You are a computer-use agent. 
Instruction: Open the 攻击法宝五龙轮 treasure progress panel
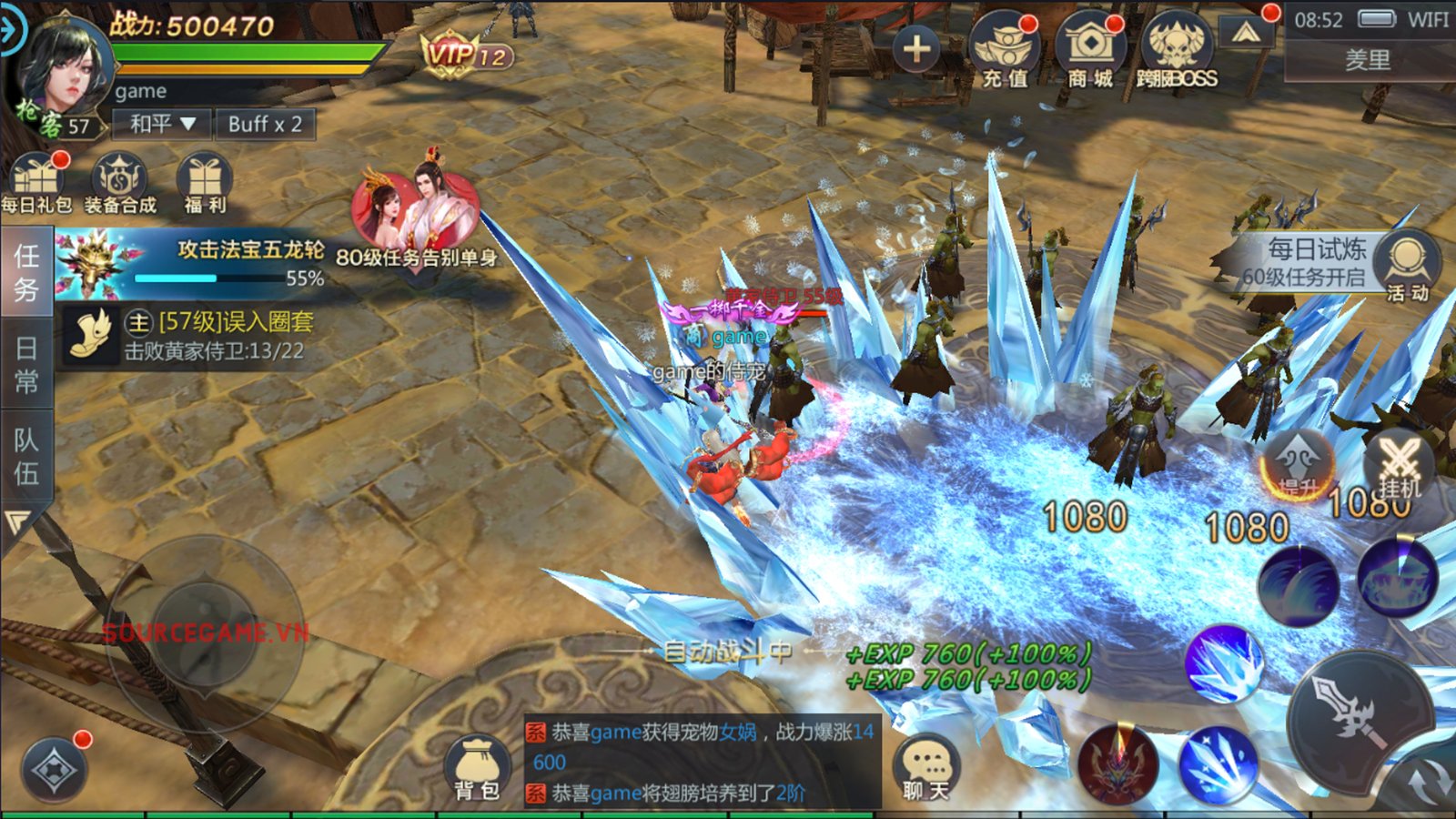tap(191, 264)
